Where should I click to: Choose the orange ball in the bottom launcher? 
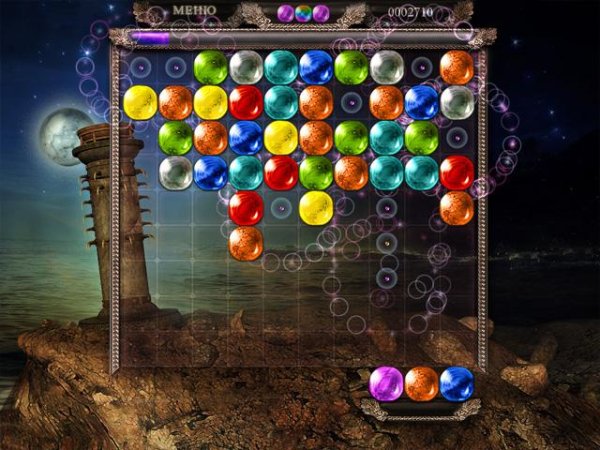tap(422, 383)
